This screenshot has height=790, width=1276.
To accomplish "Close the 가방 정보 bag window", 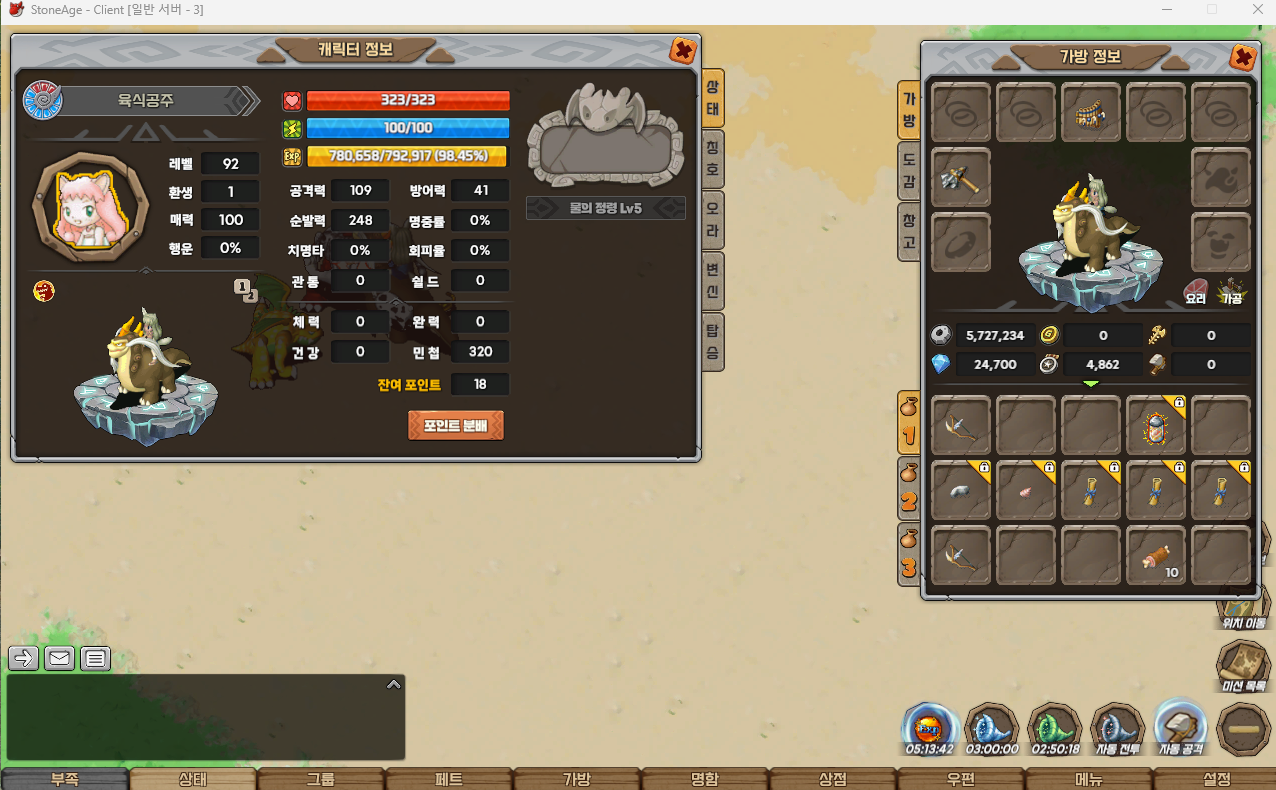I will [1243, 57].
